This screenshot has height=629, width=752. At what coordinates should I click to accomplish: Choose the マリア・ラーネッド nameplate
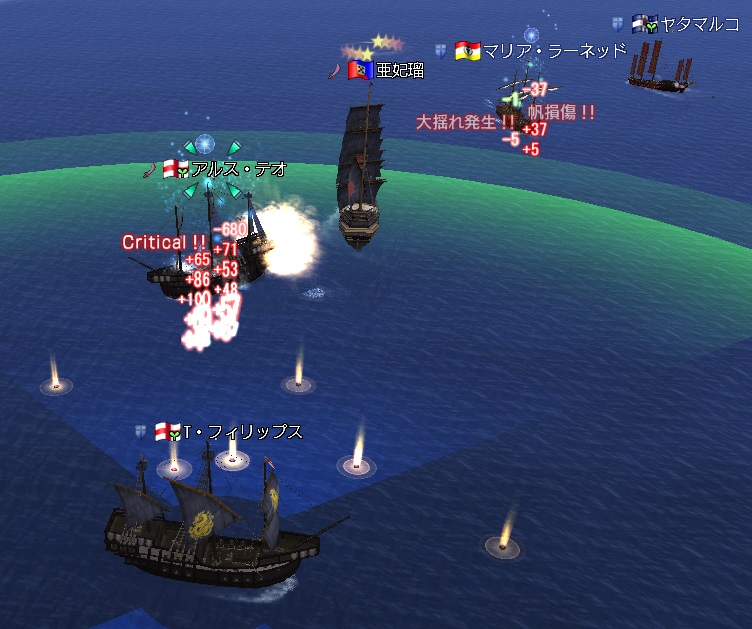tap(554, 50)
